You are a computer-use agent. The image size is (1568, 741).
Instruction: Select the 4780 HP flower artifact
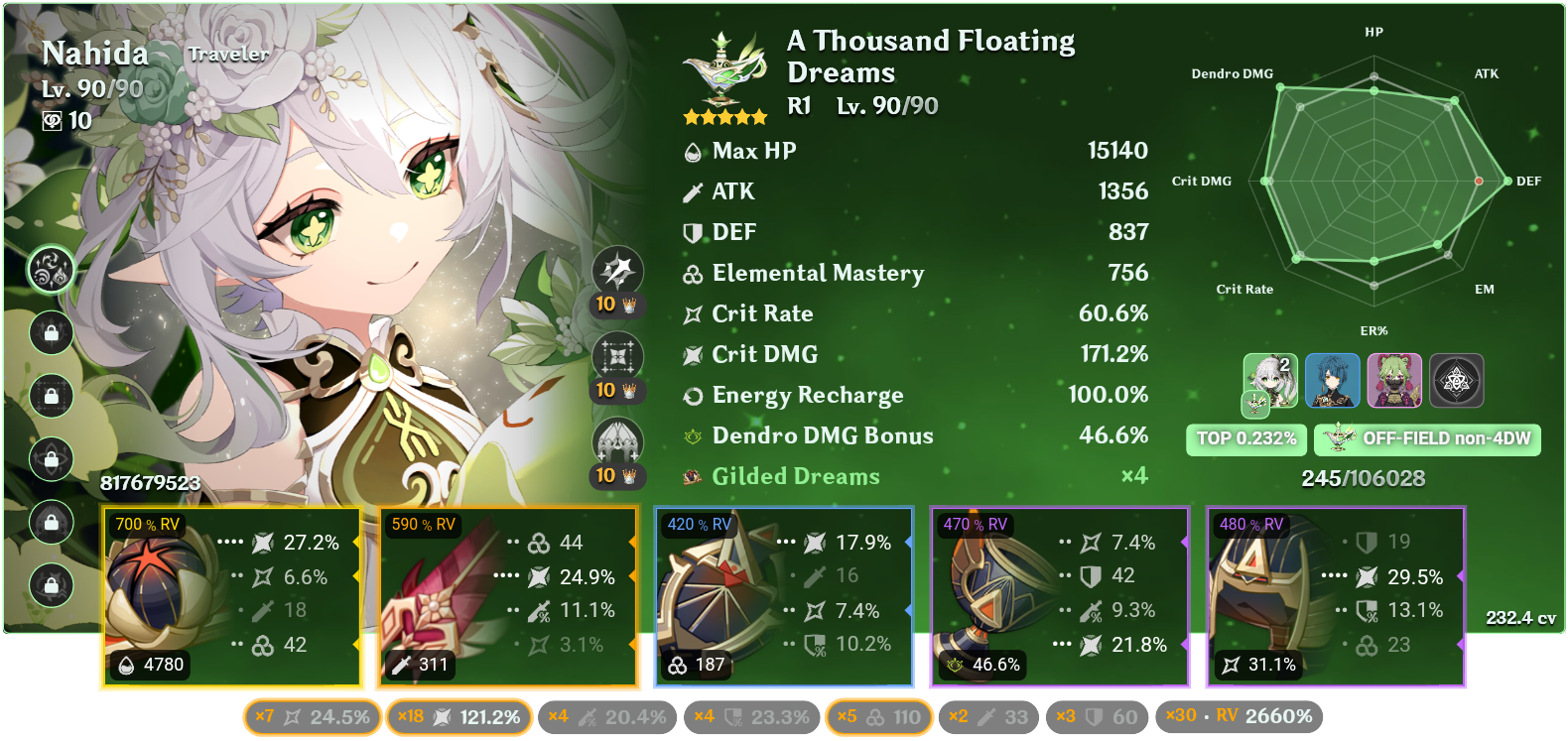[231, 595]
